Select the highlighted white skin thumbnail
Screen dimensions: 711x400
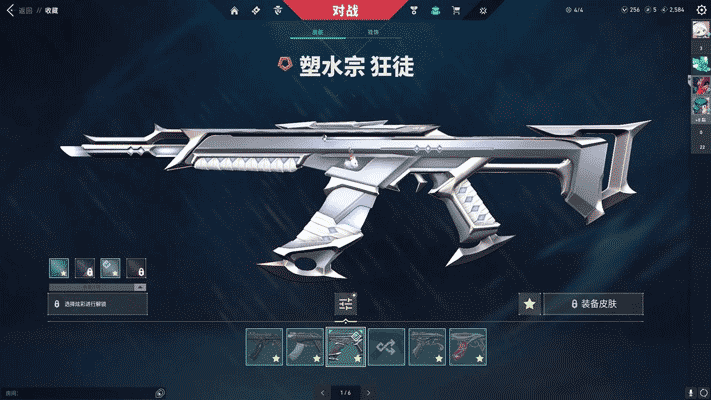[x=346, y=346]
